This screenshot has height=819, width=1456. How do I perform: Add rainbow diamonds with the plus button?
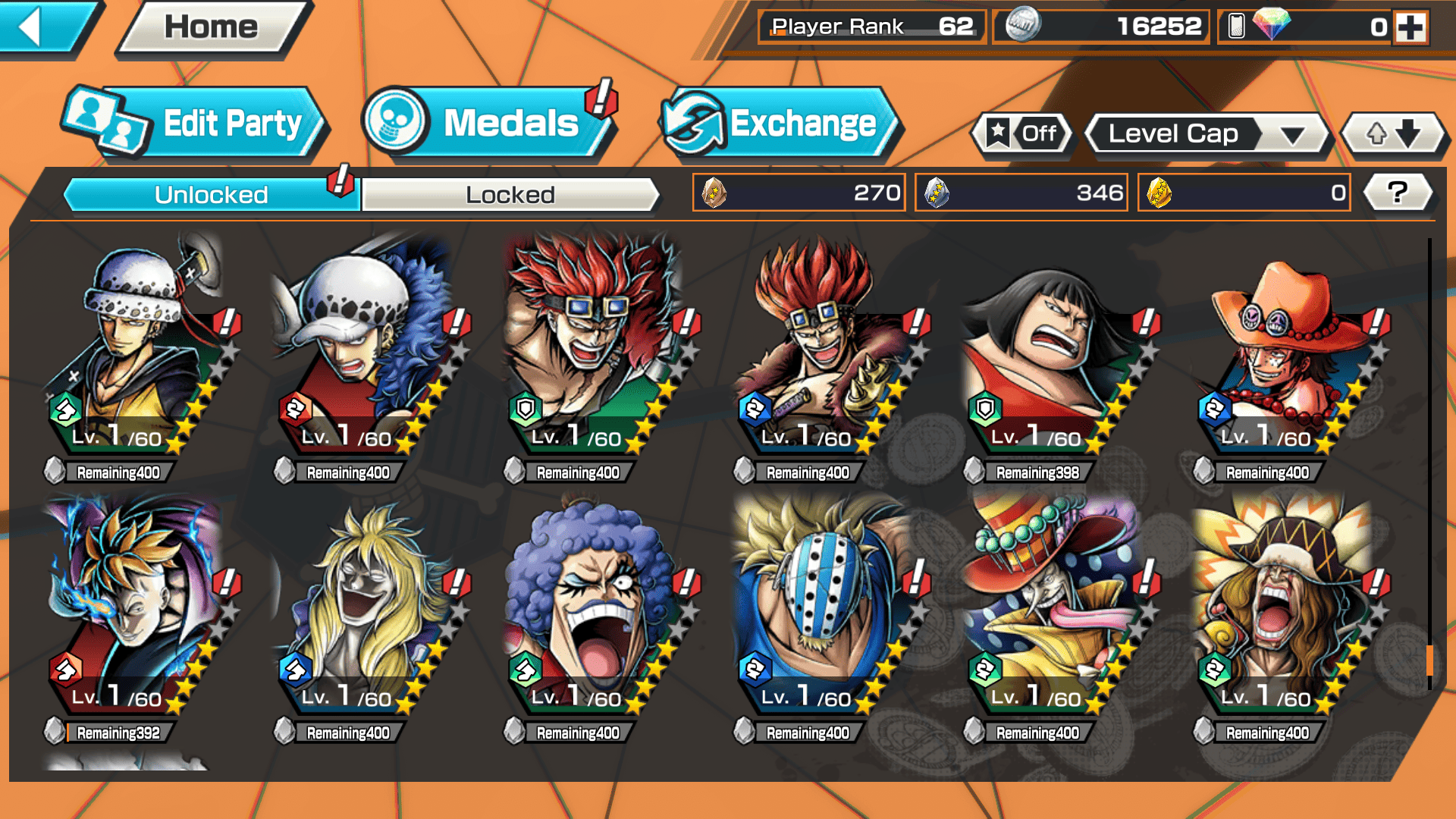pyautogui.click(x=1410, y=27)
